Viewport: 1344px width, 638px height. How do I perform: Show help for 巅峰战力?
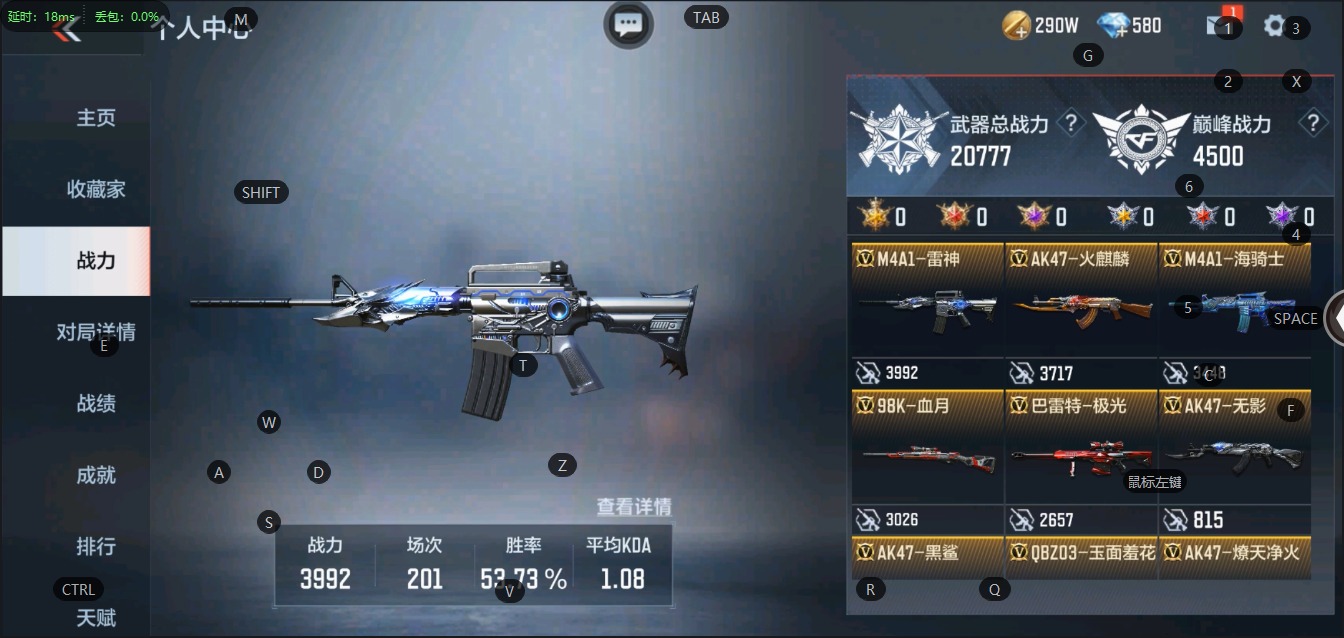point(1312,124)
